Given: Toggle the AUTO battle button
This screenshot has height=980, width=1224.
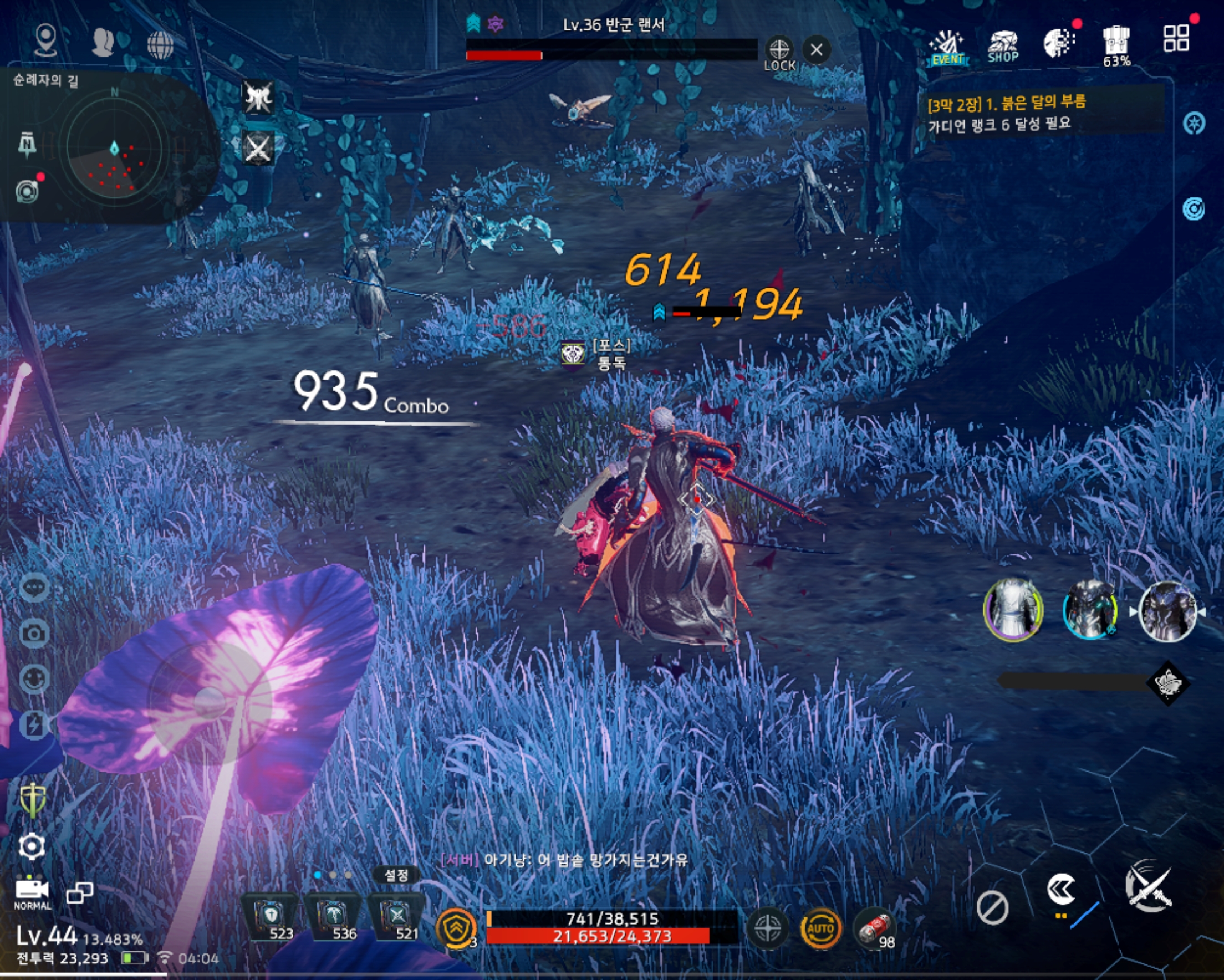Looking at the screenshot, I should point(820,928).
